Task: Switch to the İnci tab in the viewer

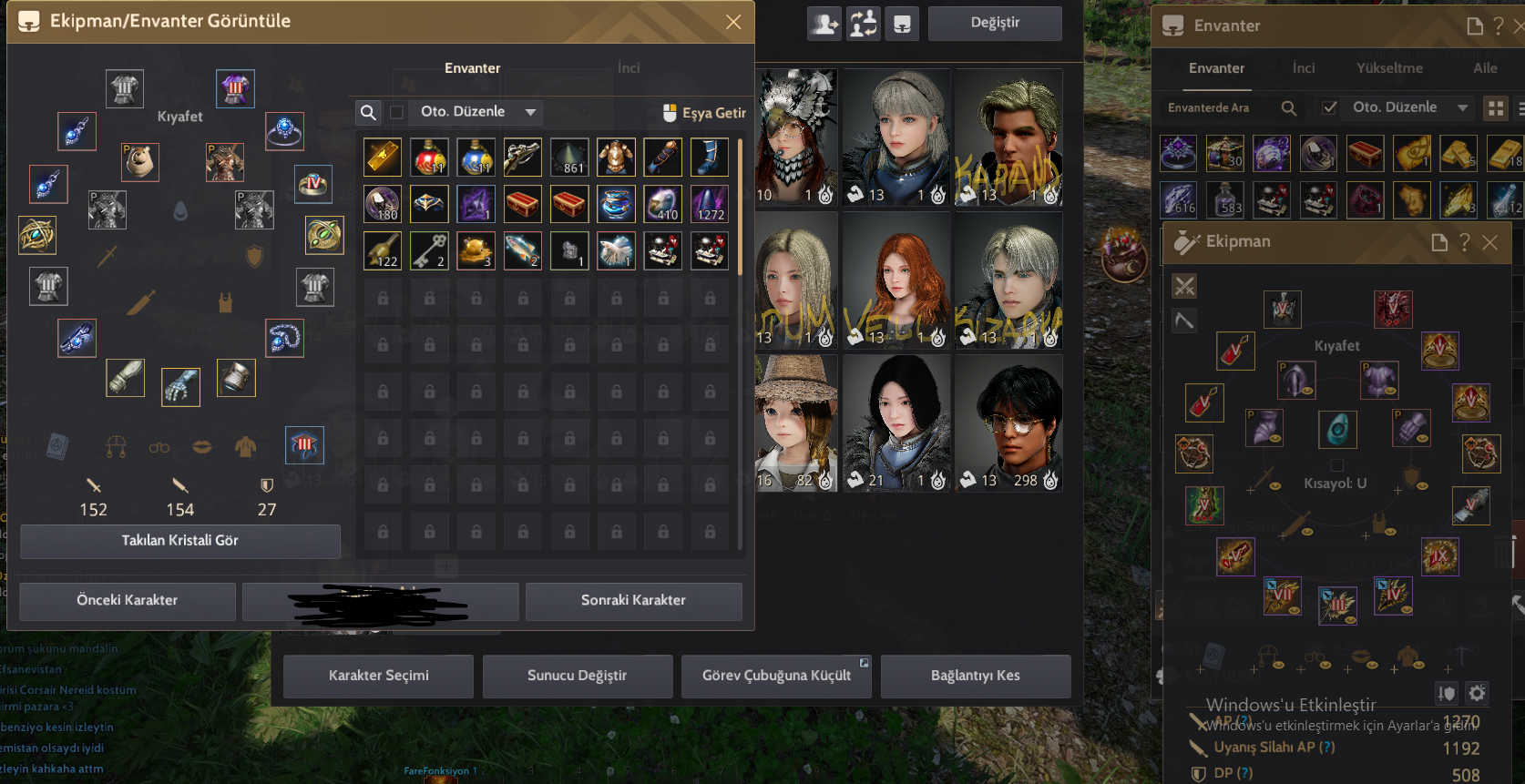Action: point(629,68)
